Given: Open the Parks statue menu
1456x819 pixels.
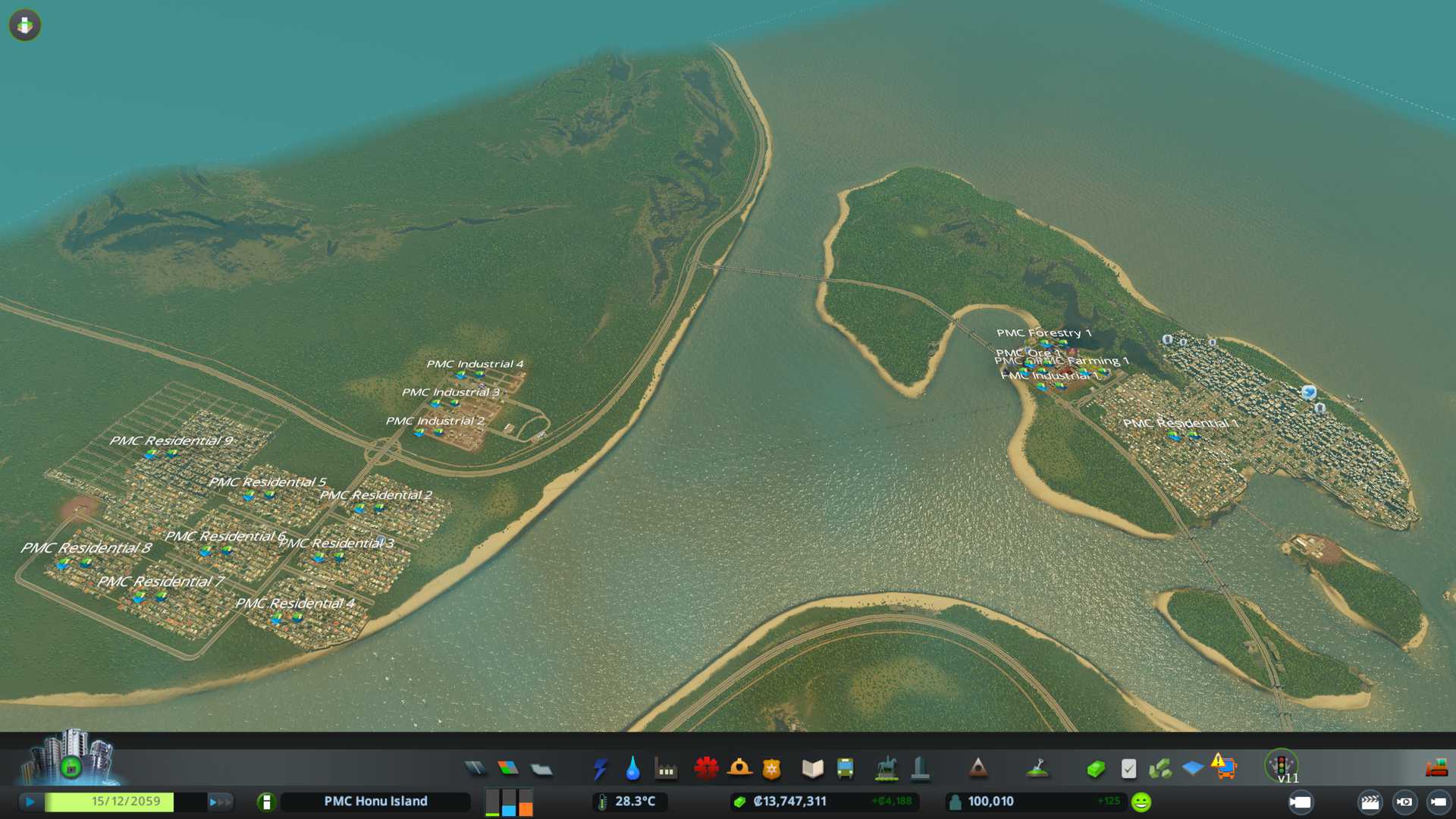Looking at the screenshot, I should coord(886,769).
